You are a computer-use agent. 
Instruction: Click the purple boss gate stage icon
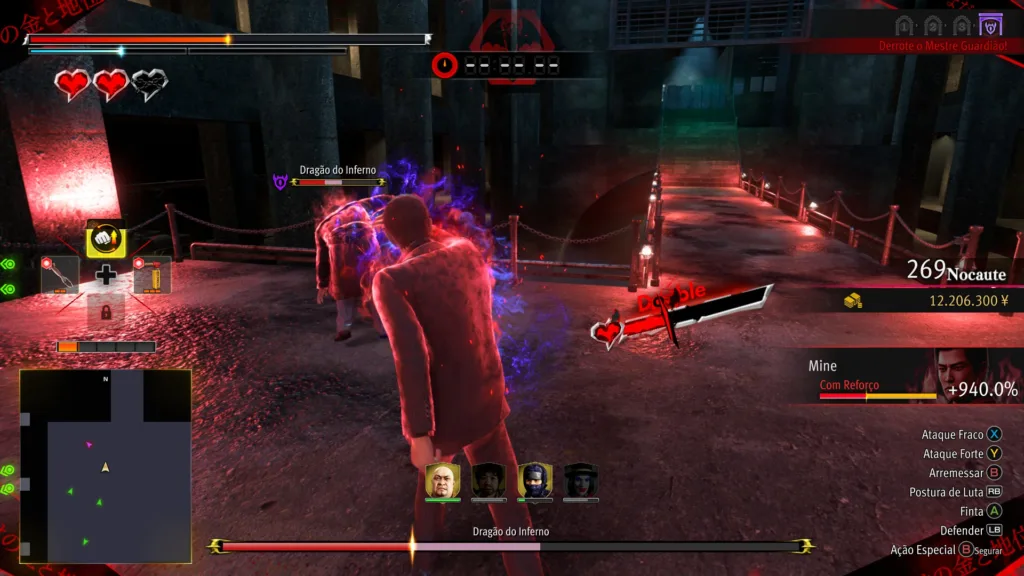pos(990,25)
